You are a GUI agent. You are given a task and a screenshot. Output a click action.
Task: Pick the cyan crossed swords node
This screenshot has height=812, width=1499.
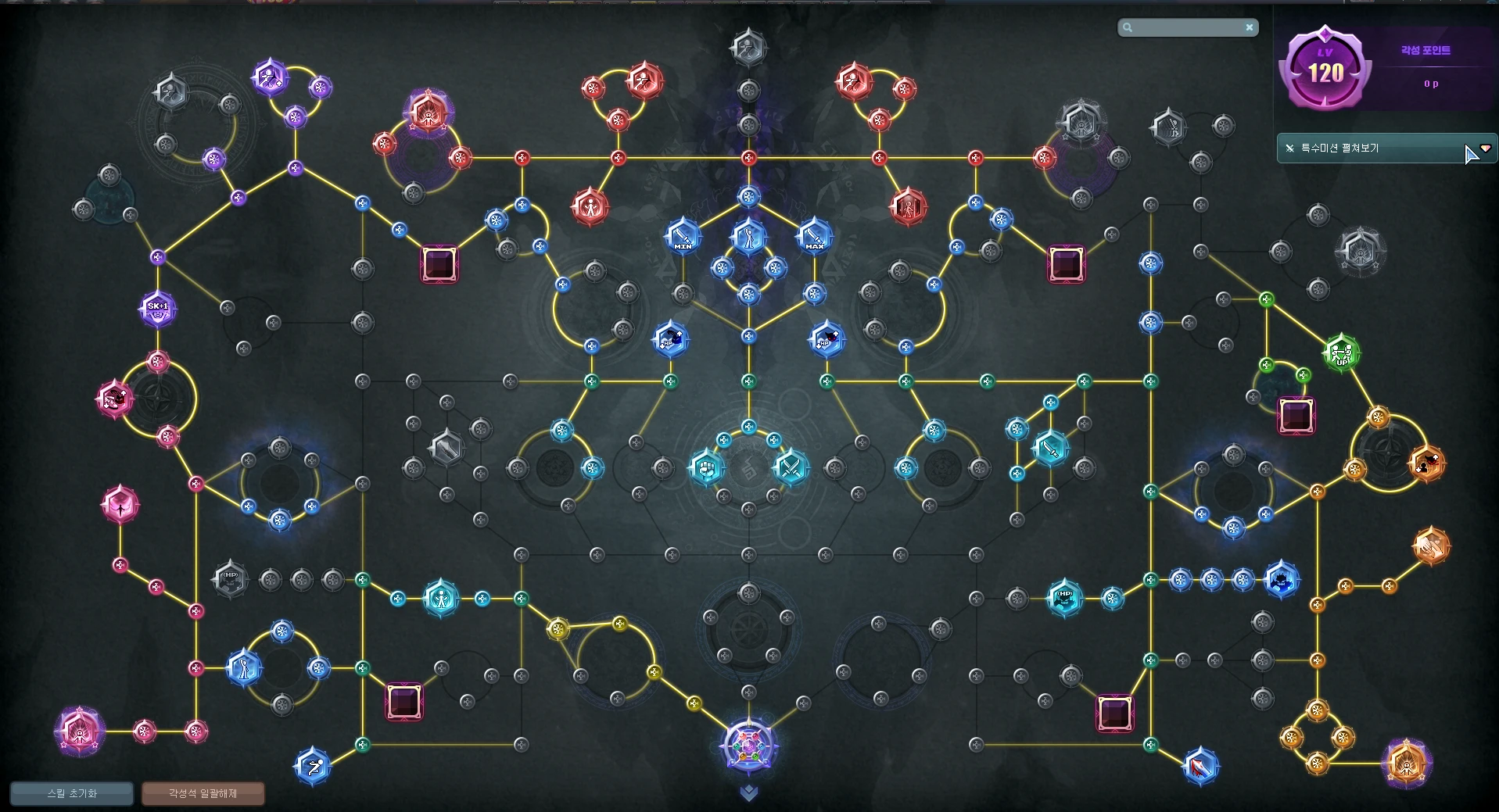(791, 467)
